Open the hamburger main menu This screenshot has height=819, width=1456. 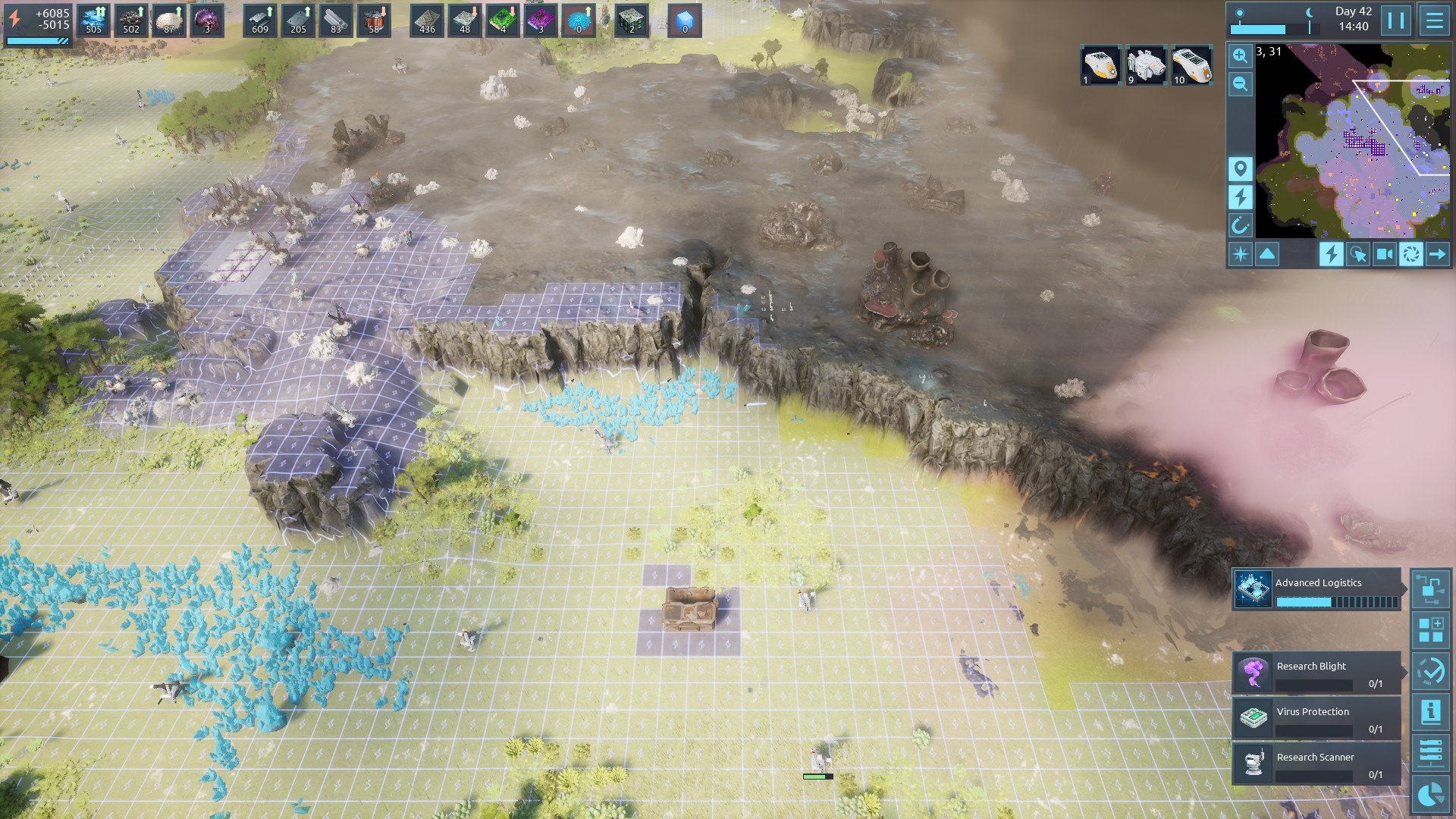(1434, 20)
